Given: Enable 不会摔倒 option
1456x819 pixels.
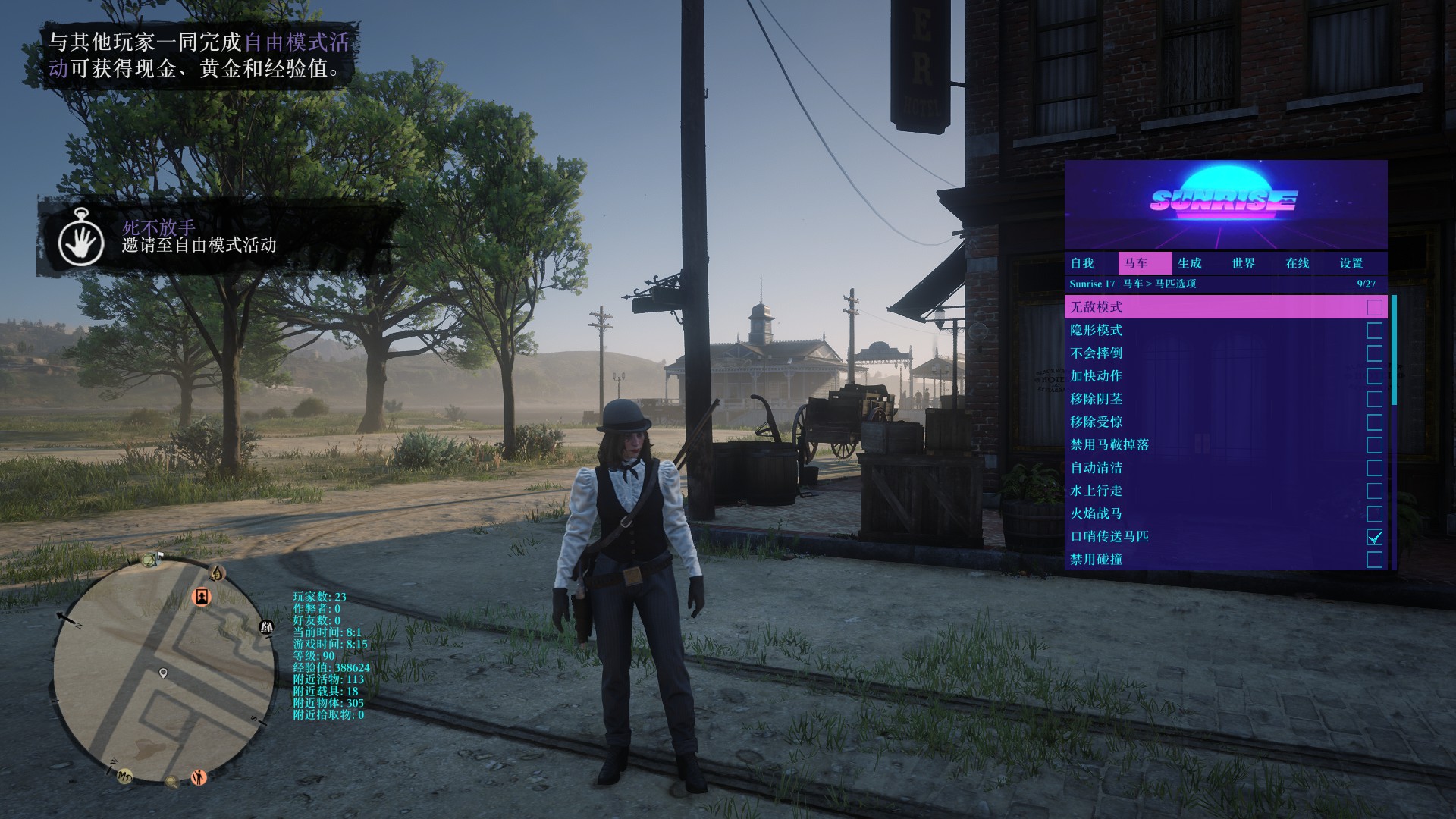Looking at the screenshot, I should pos(1374,353).
